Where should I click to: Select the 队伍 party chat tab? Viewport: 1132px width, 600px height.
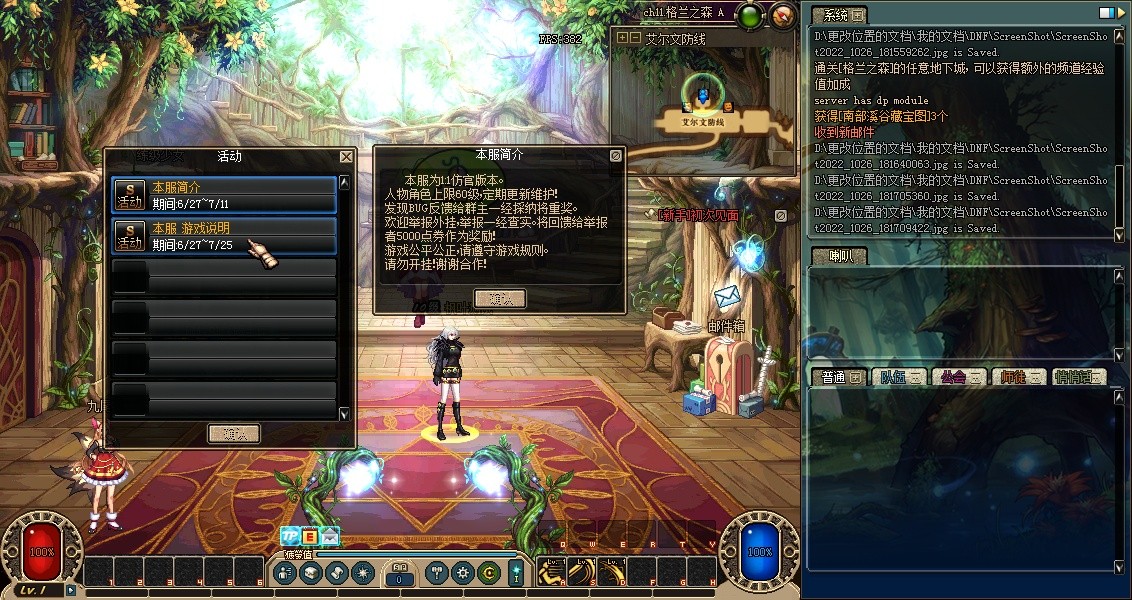coord(900,377)
